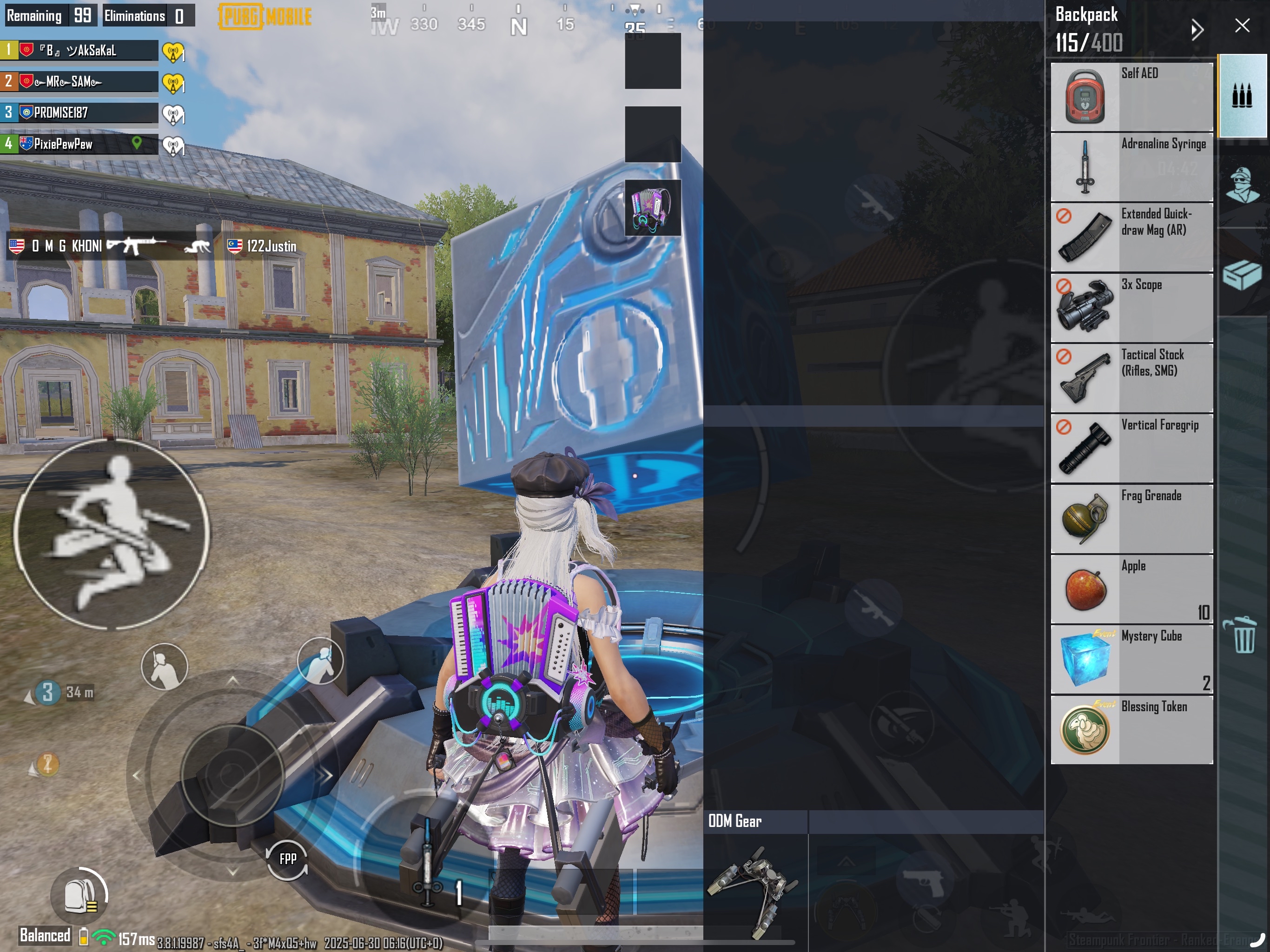1270x952 pixels.
Task: Choose the Vertical Foregrip item
Action: [x=1131, y=449]
